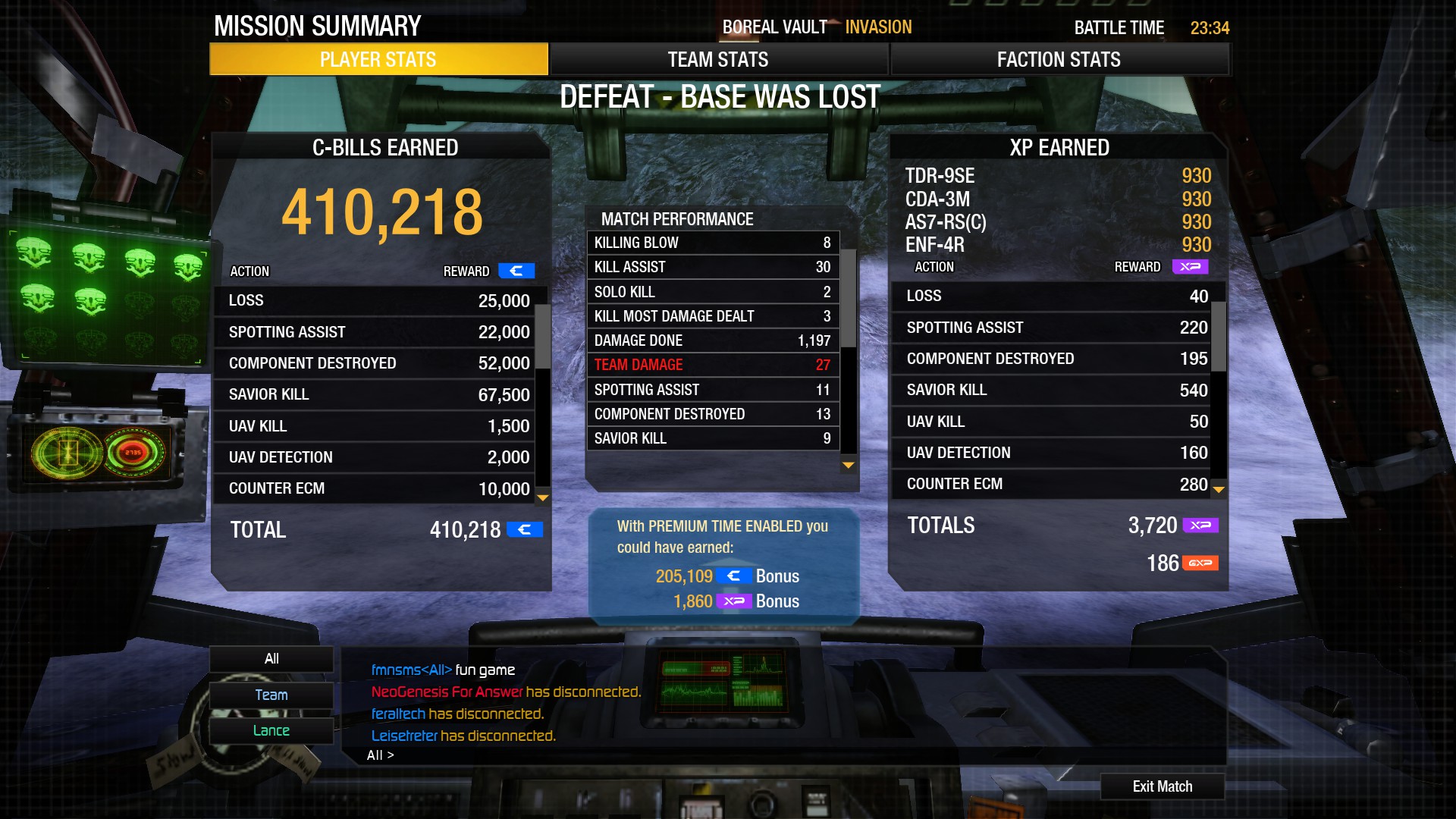The width and height of the screenshot is (1456, 819).
Task: Switch to the Team Stats tab
Action: click(x=717, y=59)
